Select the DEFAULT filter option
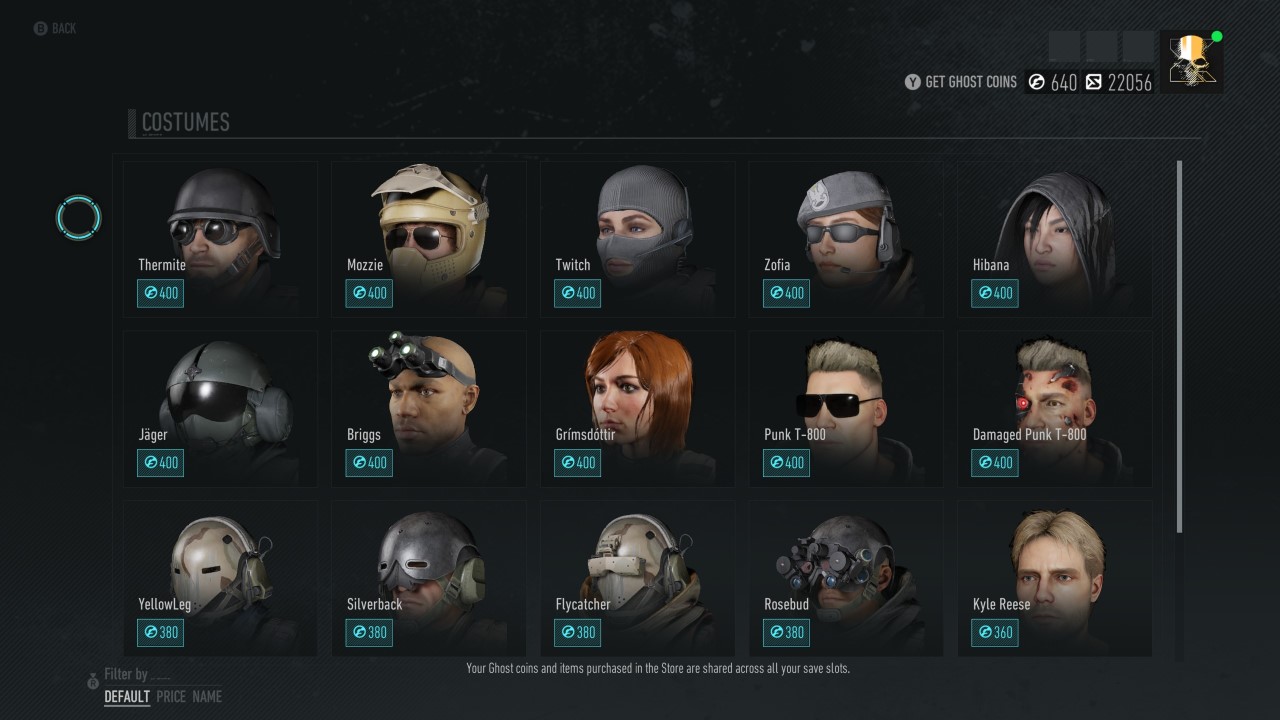 tap(127, 696)
